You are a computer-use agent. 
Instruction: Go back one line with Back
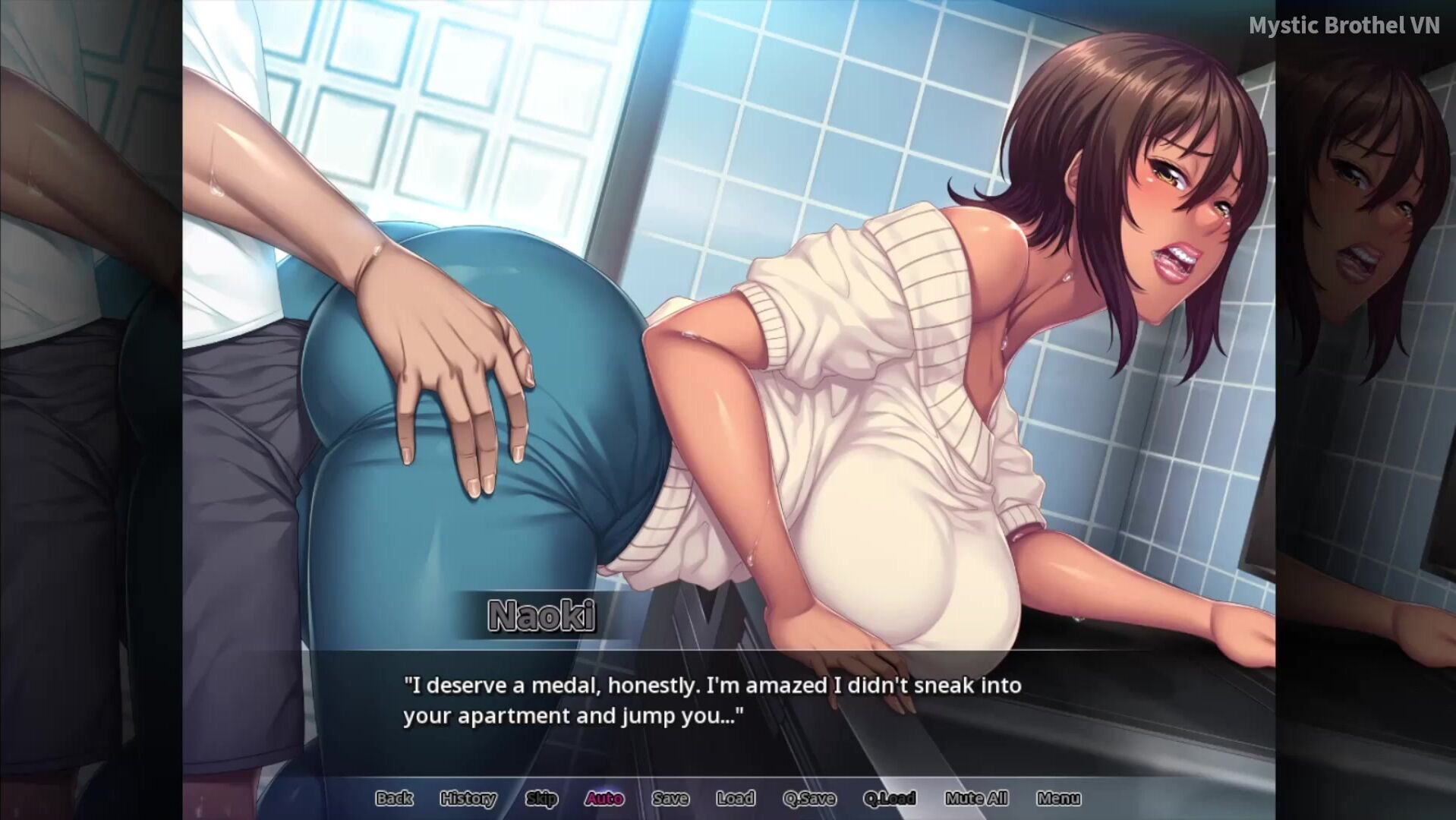(x=394, y=798)
